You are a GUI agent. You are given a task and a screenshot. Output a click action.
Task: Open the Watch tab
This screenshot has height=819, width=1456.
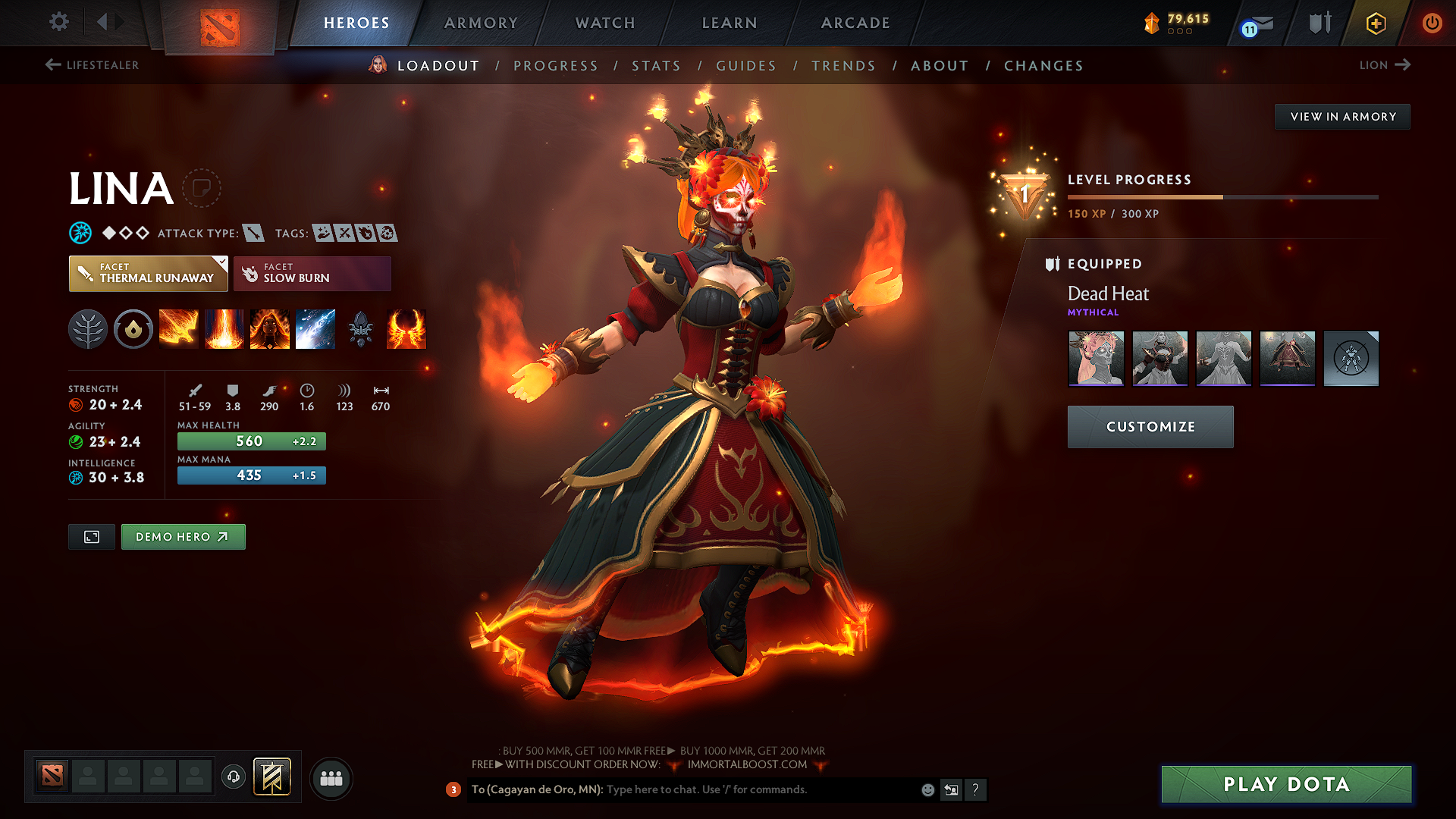(605, 23)
